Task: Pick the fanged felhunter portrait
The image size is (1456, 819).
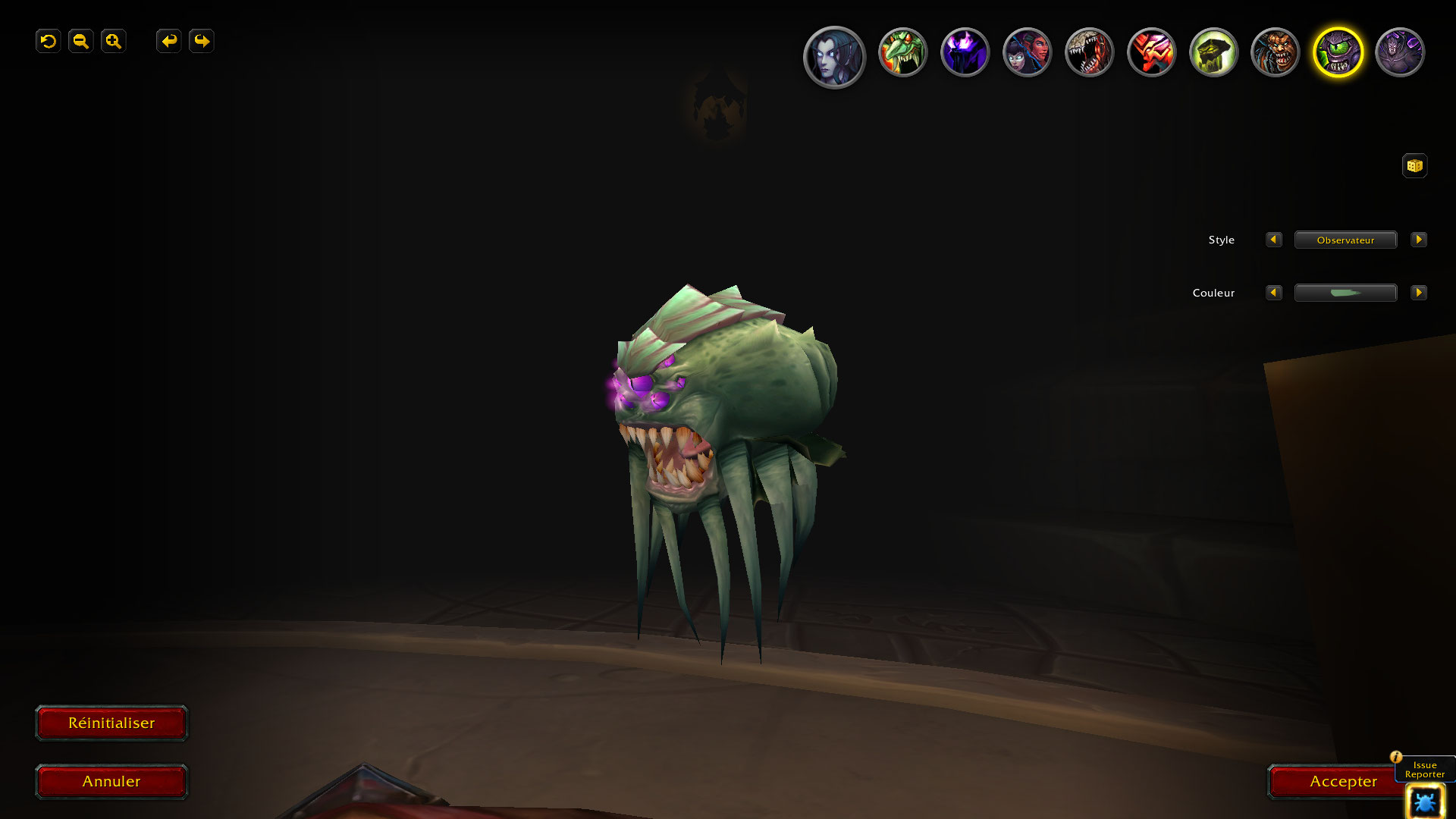Action: [1089, 52]
